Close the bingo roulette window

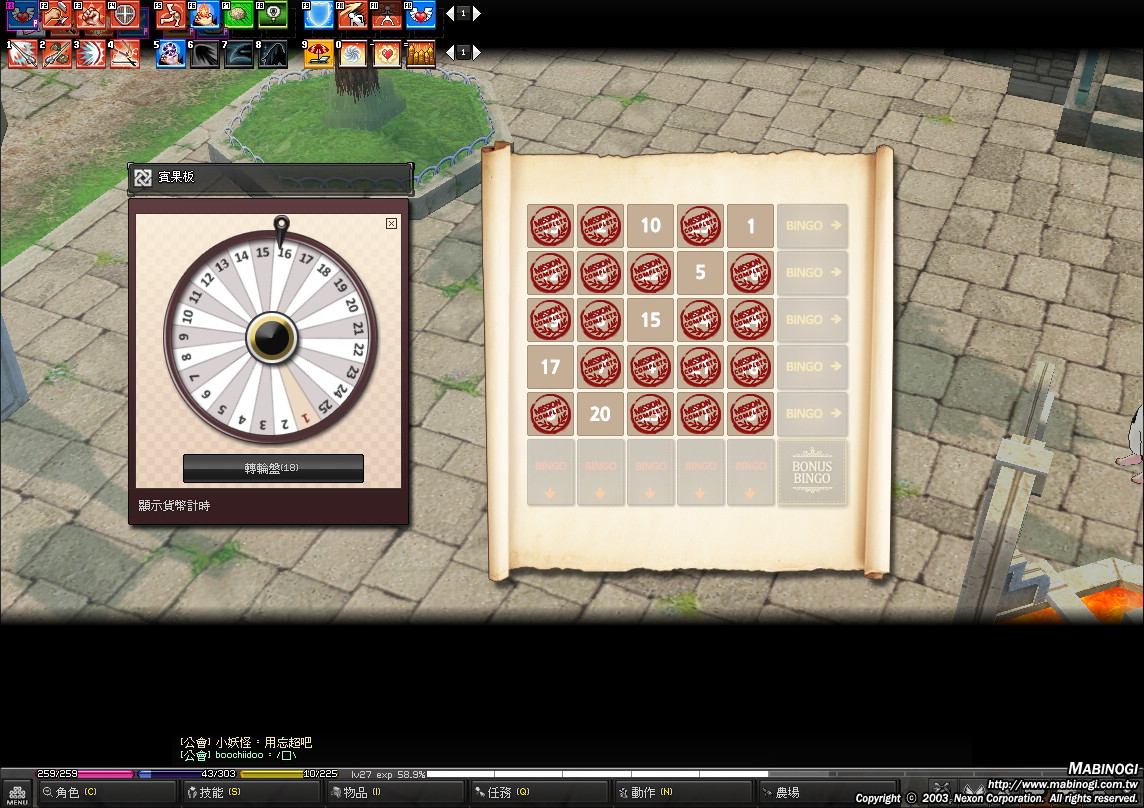391,224
